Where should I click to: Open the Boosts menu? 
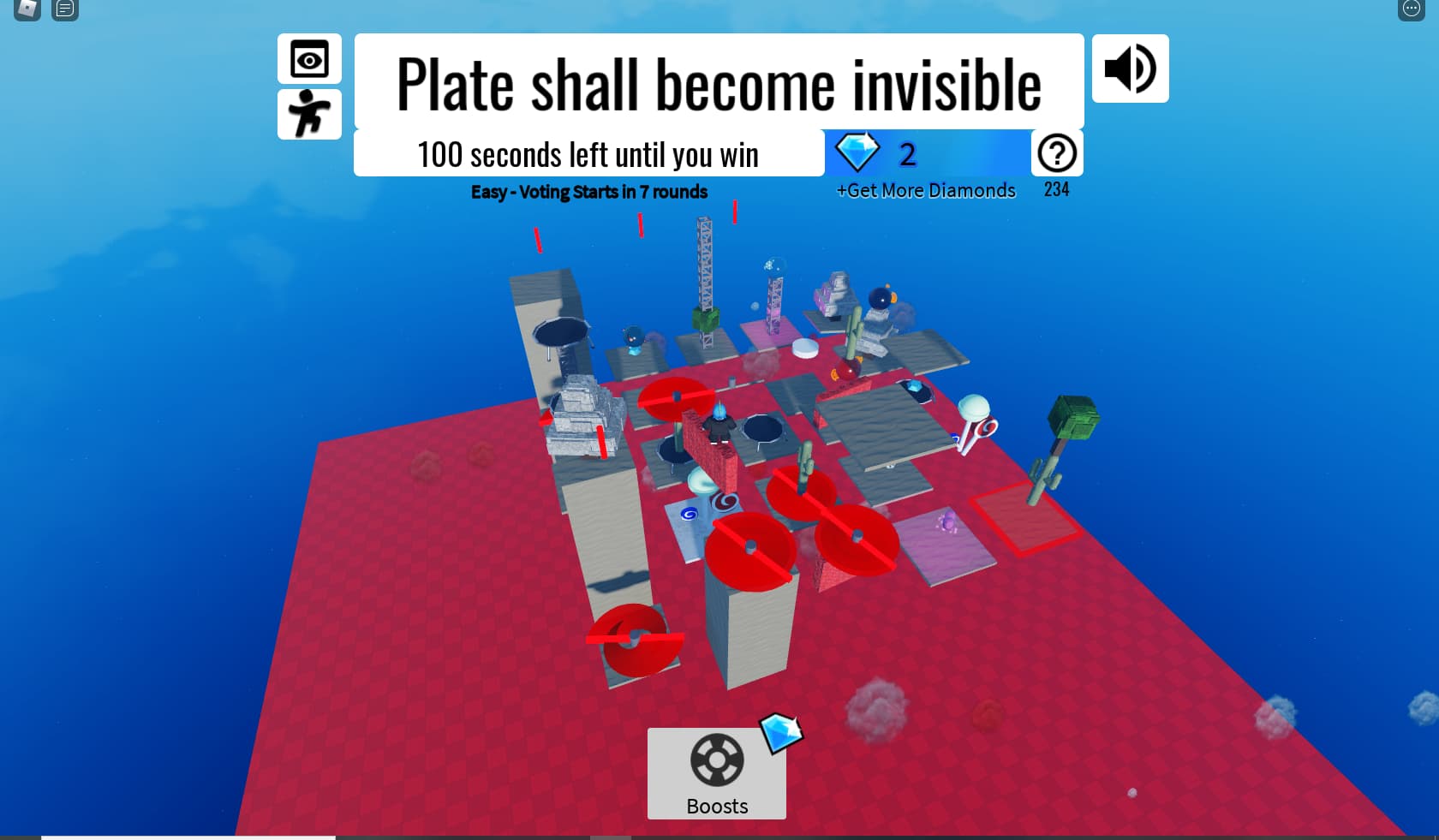click(716, 773)
